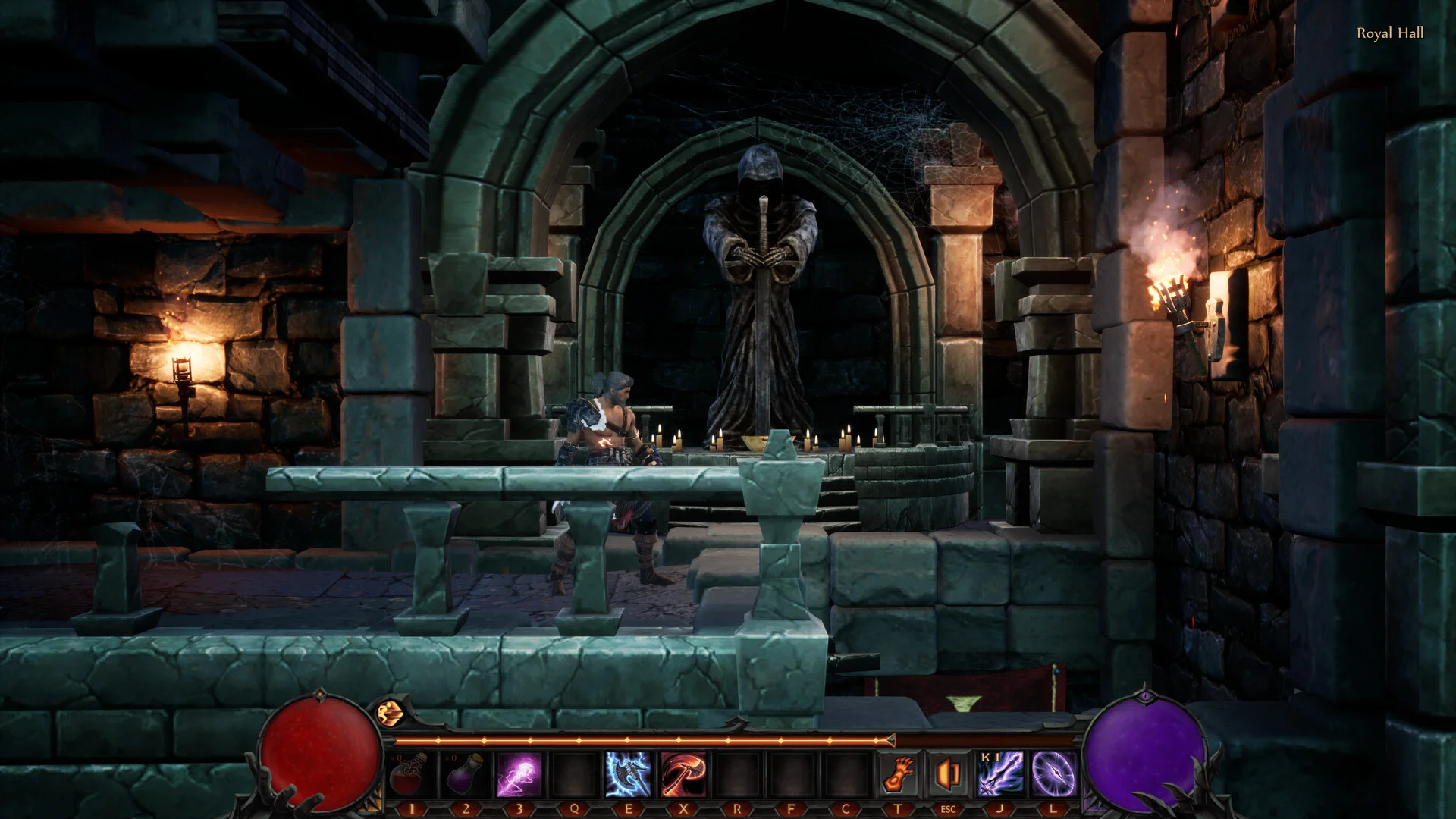Activate the red axe swing skill

coord(682,774)
